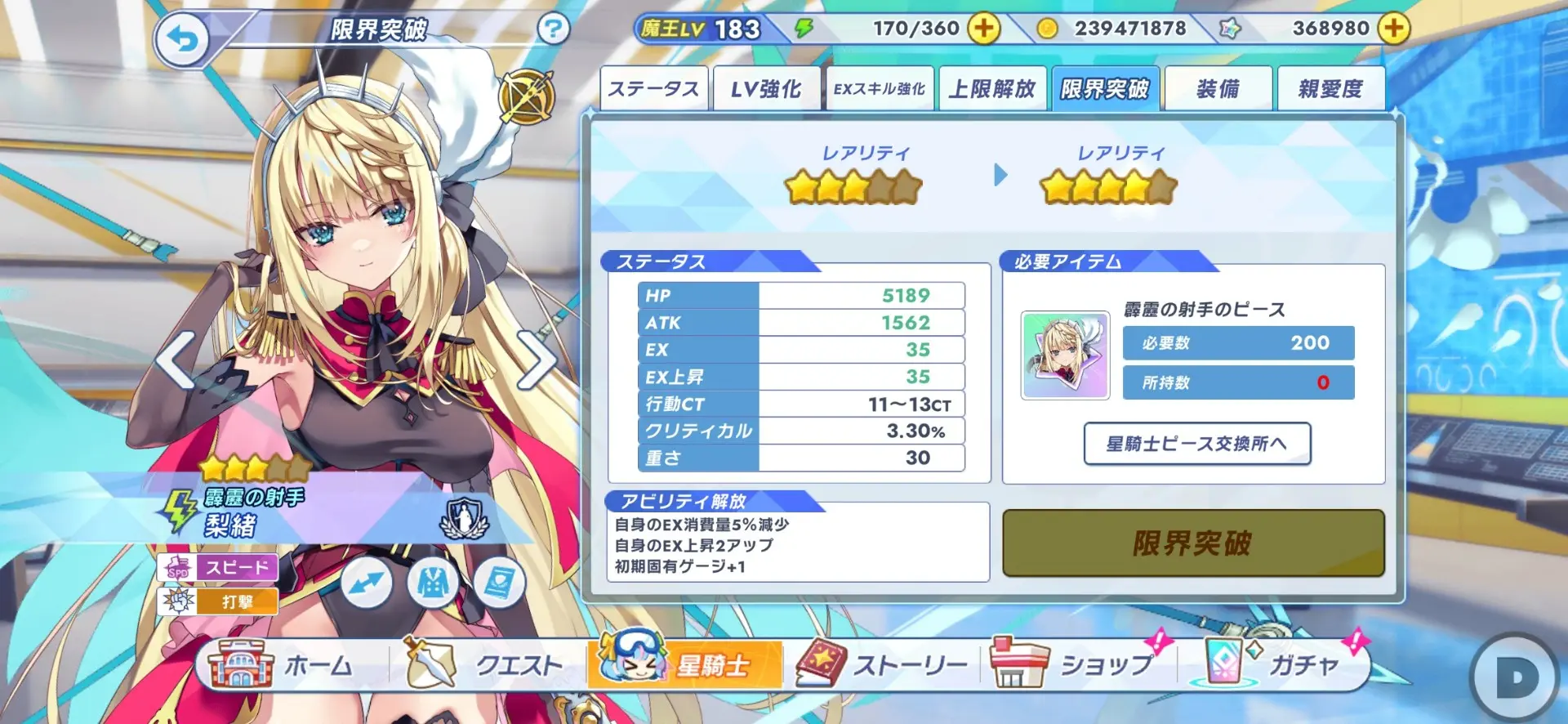Viewport: 1568px width, 724px height.
Task: View the next character with right arrow
Action: coord(536,360)
